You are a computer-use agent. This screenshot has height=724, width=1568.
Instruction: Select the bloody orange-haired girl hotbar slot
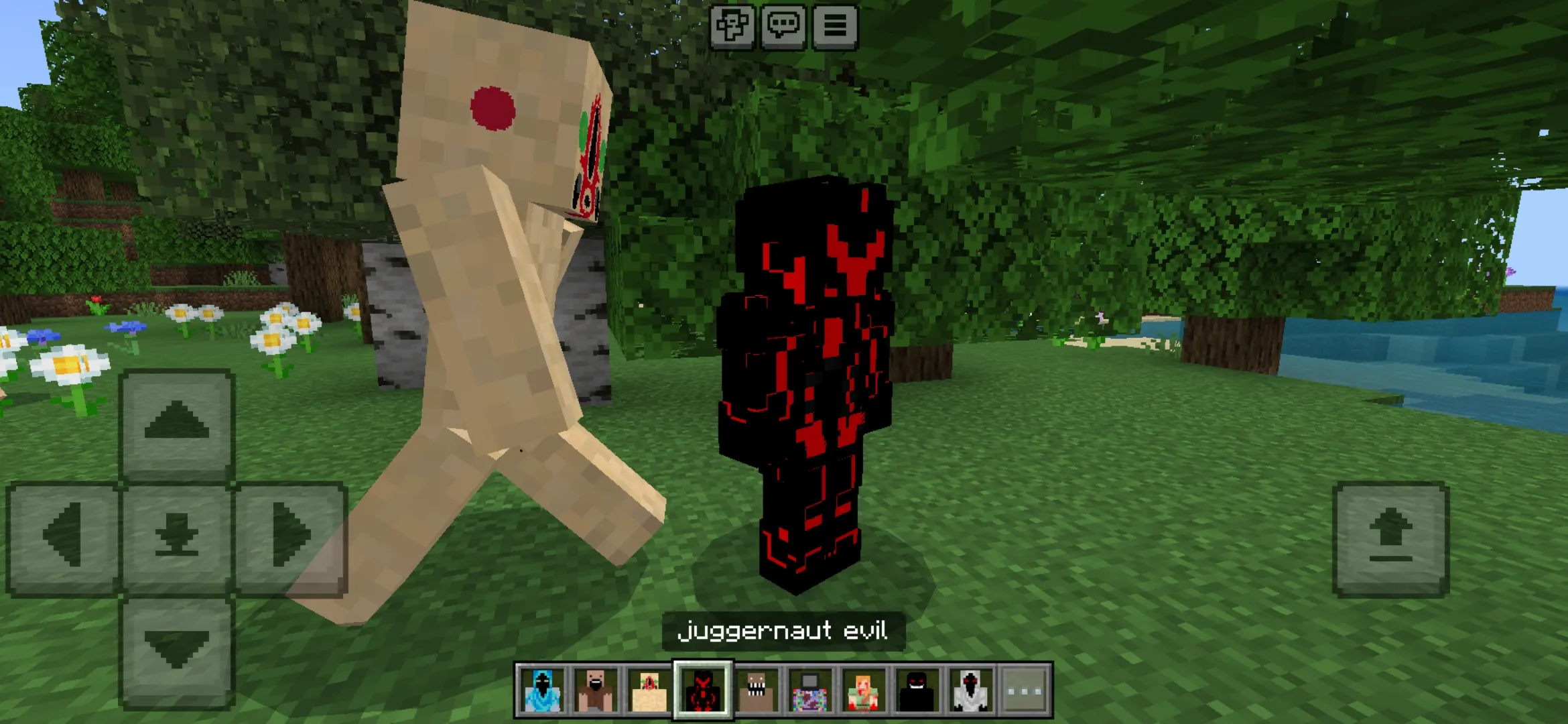point(864,690)
